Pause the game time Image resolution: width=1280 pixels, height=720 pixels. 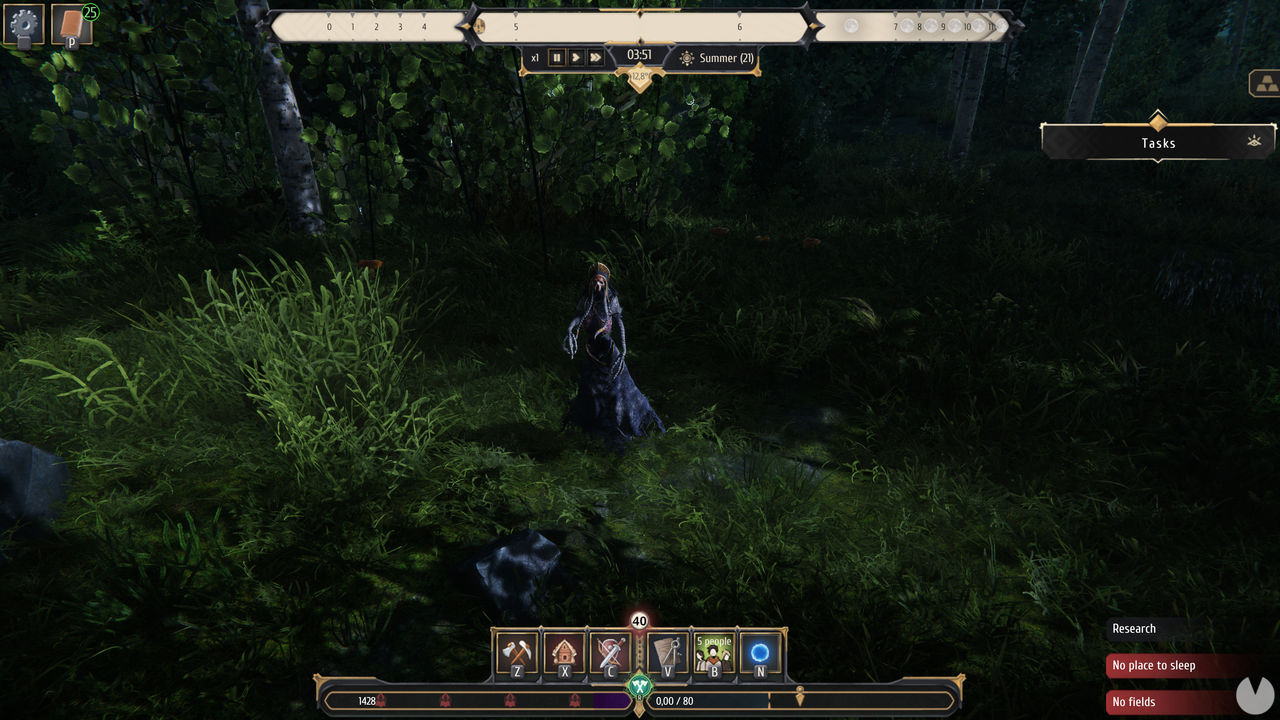pyautogui.click(x=557, y=58)
